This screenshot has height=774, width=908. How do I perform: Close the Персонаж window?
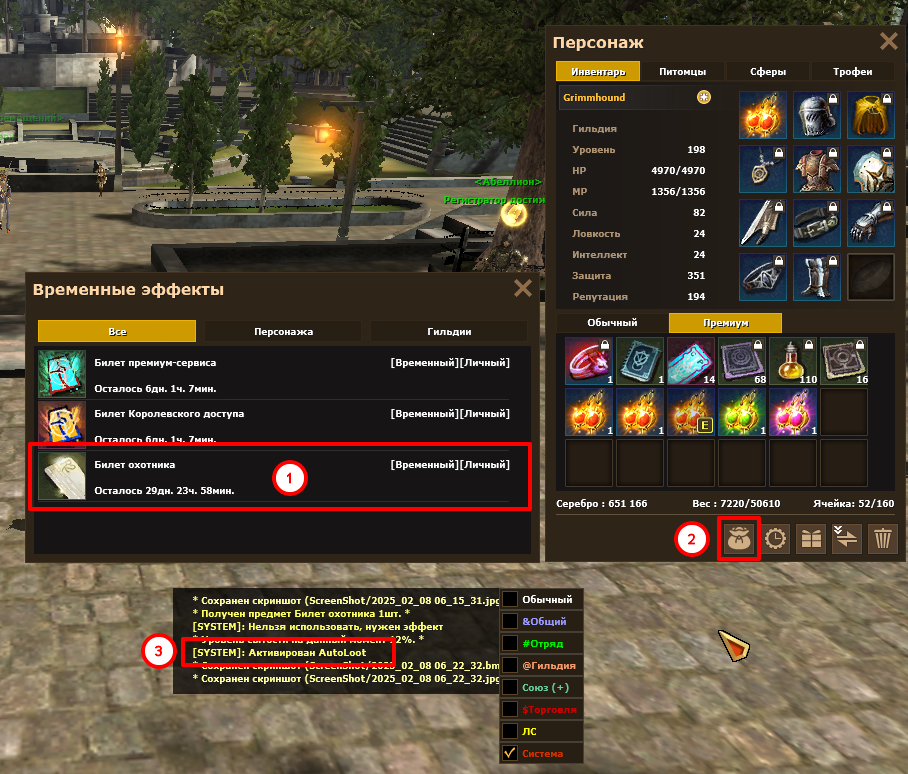pyautogui.click(x=887, y=41)
